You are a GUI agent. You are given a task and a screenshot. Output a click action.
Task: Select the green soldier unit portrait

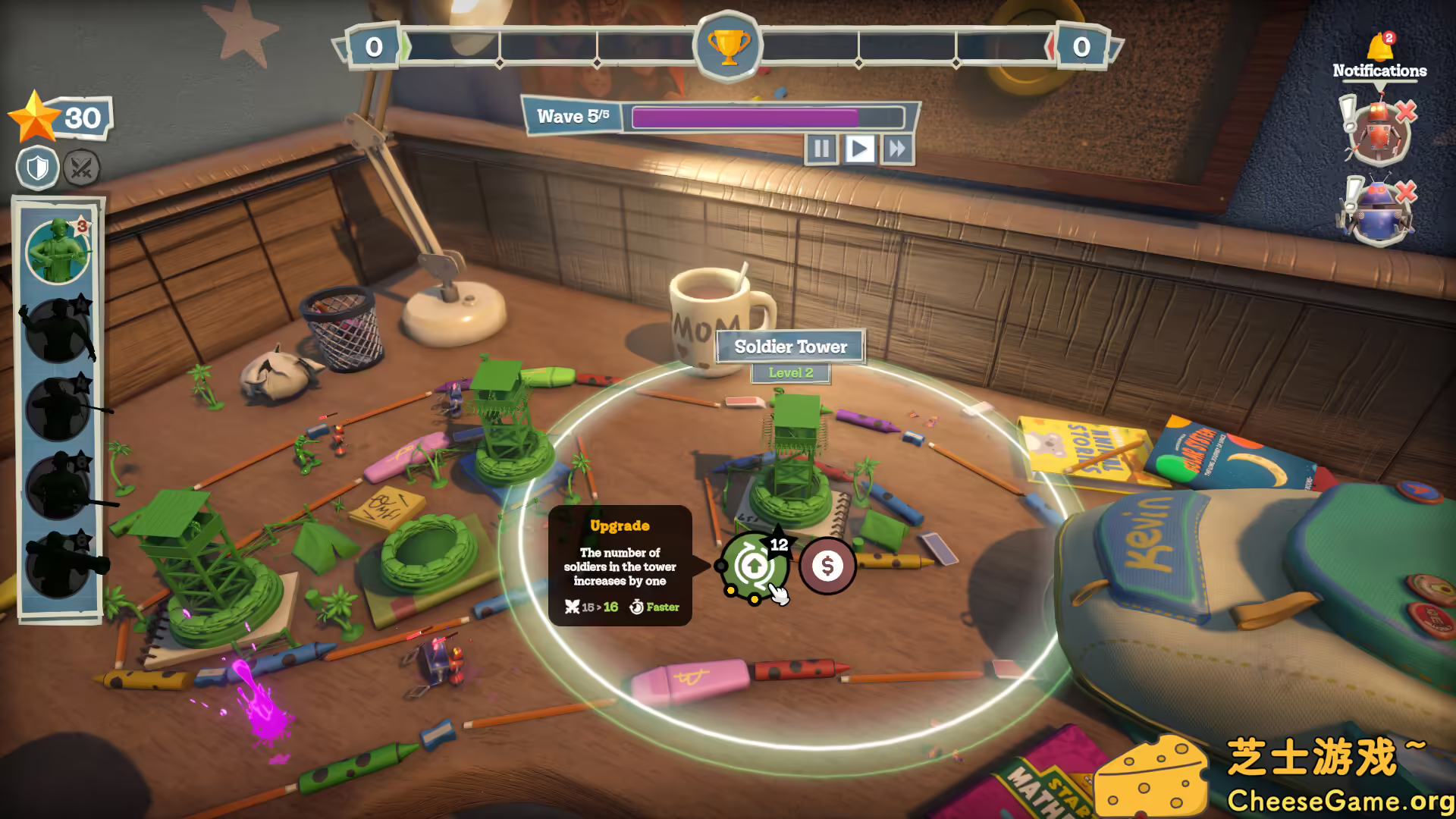57,250
